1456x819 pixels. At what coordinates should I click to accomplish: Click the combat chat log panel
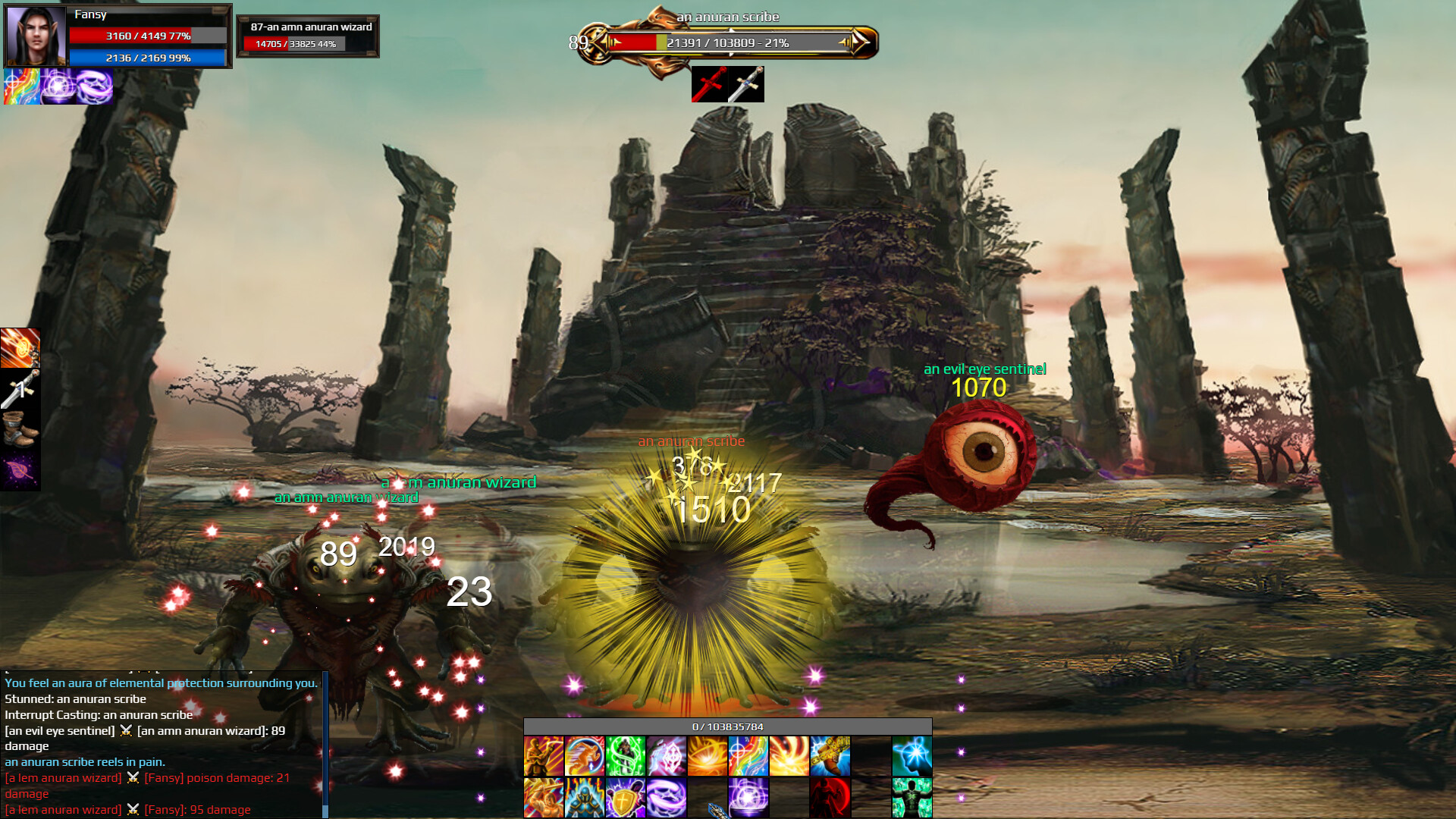click(162, 745)
